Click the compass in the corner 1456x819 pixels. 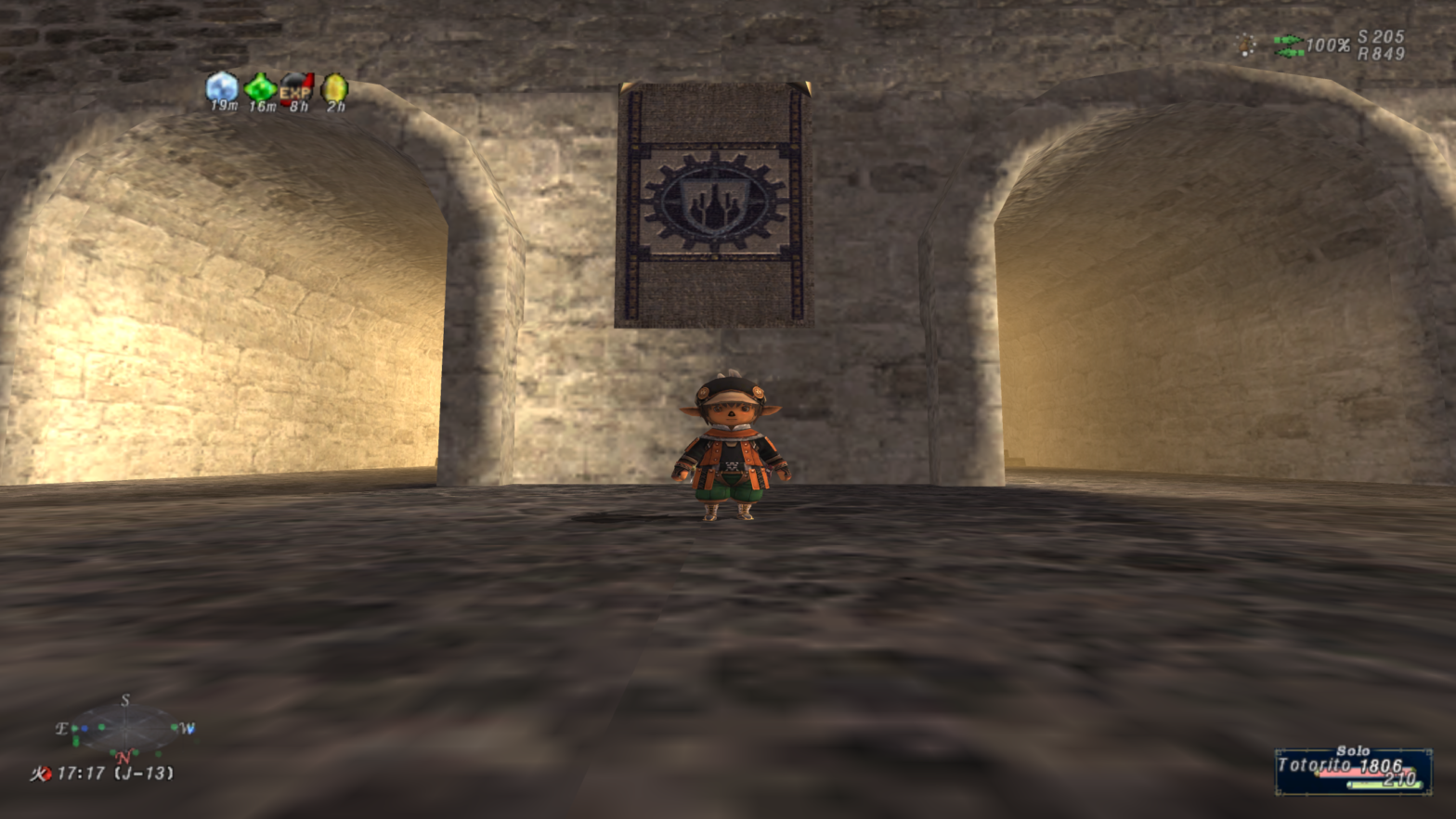tap(125, 729)
